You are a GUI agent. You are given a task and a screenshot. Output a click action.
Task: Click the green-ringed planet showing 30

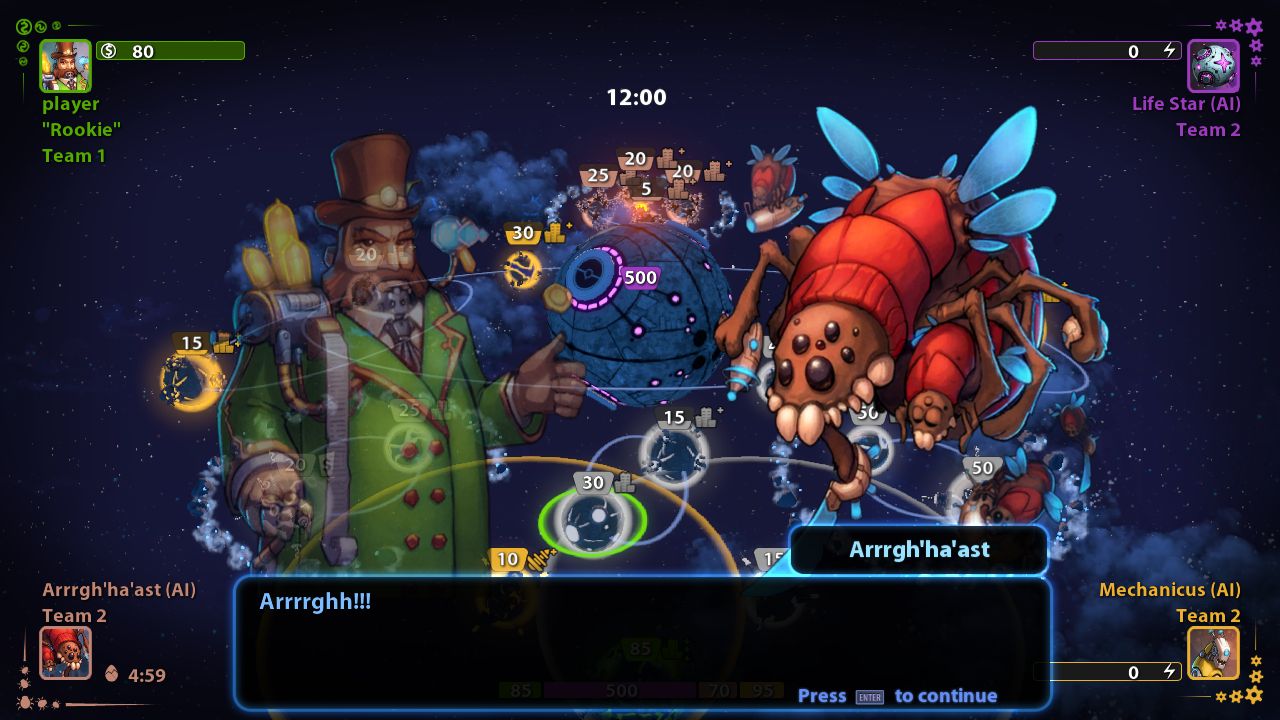[x=593, y=523]
